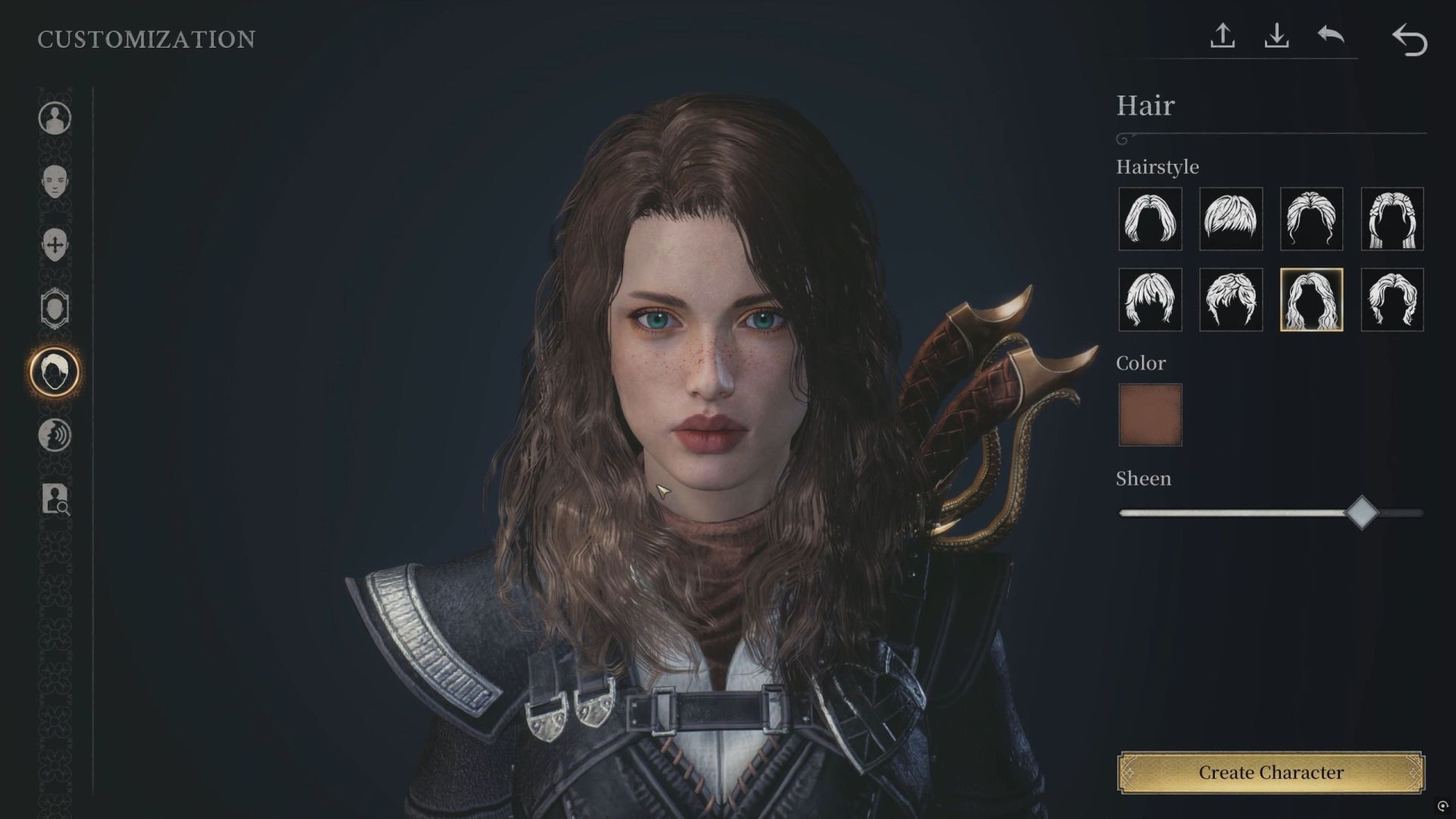
Task: Pick the braided pigtails hairstyle
Action: pos(1392,220)
